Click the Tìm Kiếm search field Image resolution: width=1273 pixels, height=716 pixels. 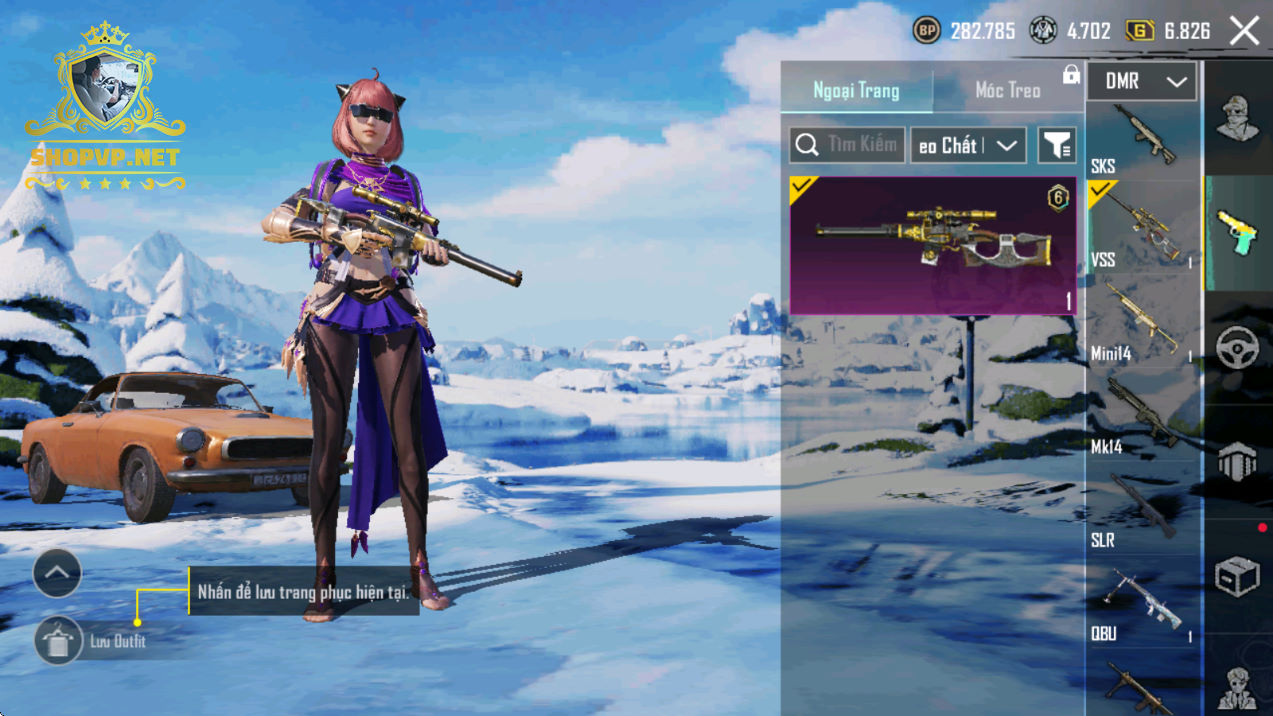(848, 145)
